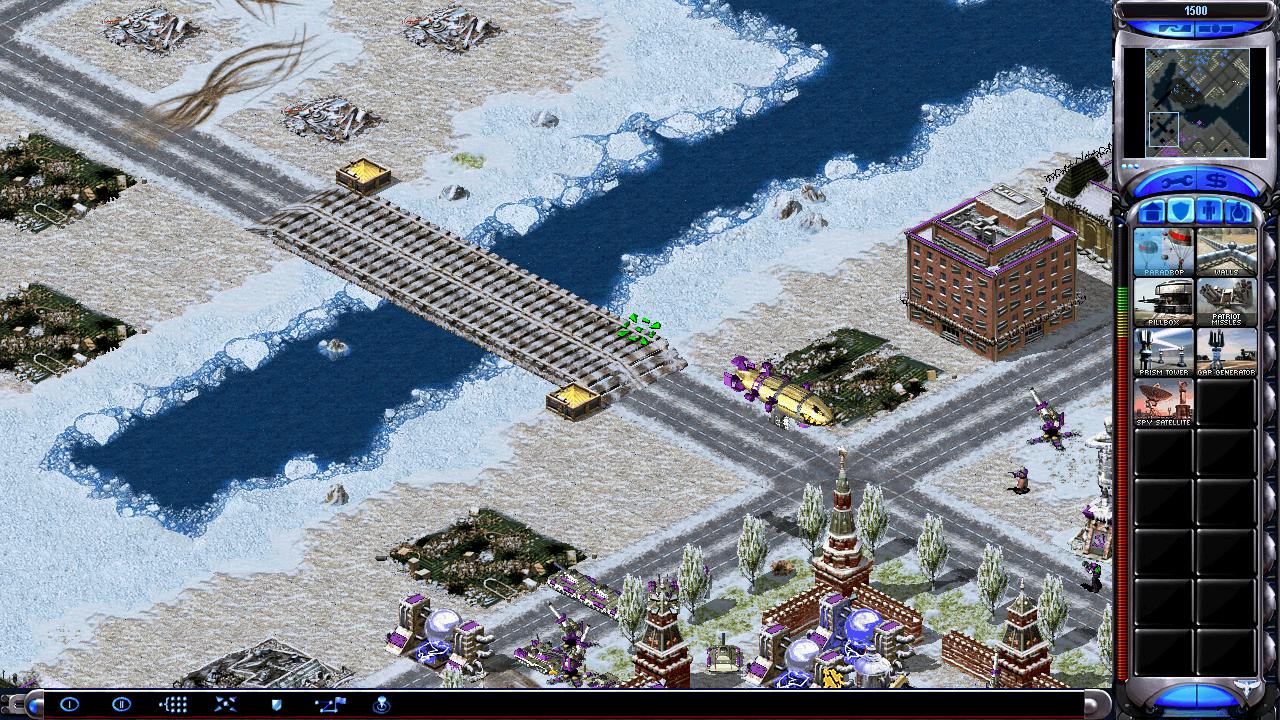The height and width of the screenshot is (720, 1280).
Task: Select the Gap Generator cameo
Action: point(1226,352)
